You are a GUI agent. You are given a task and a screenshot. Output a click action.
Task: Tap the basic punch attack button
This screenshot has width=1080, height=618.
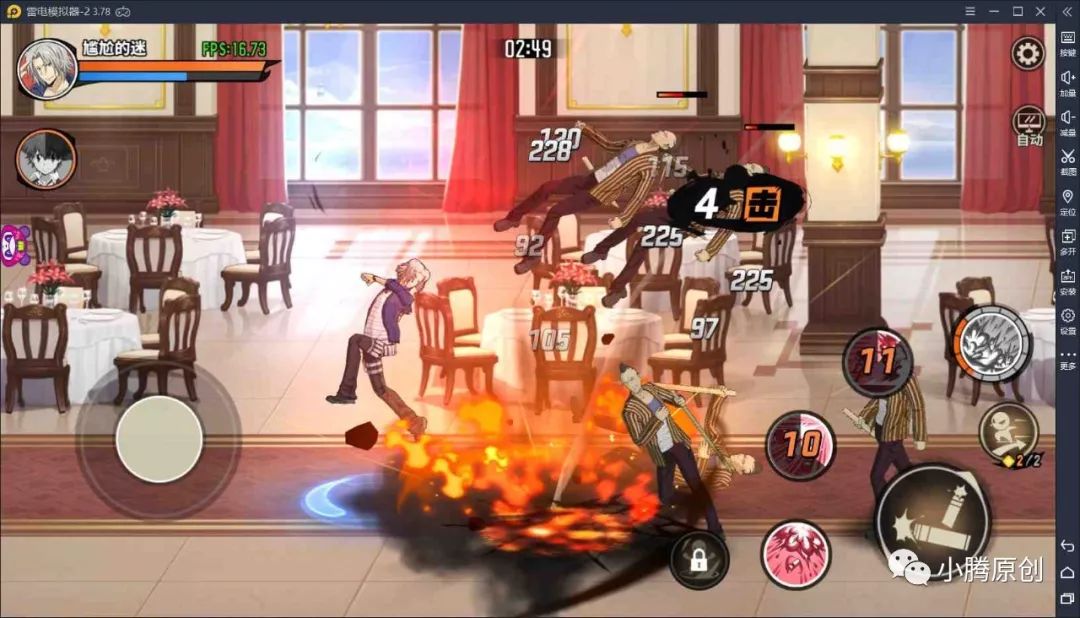(x=932, y=522)
